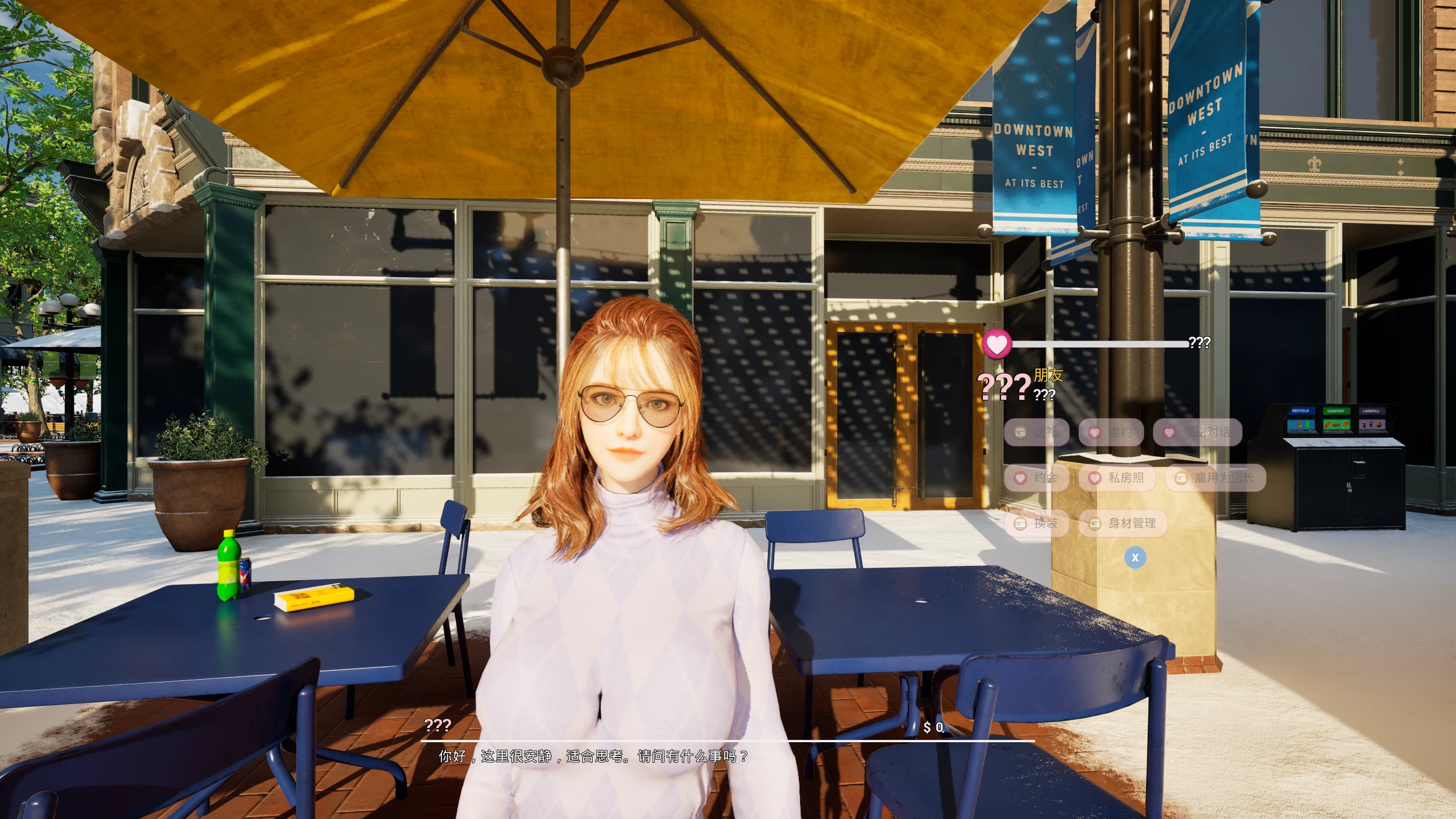
Task: Select the 邀约 invite option
Action: [1111, 432]
